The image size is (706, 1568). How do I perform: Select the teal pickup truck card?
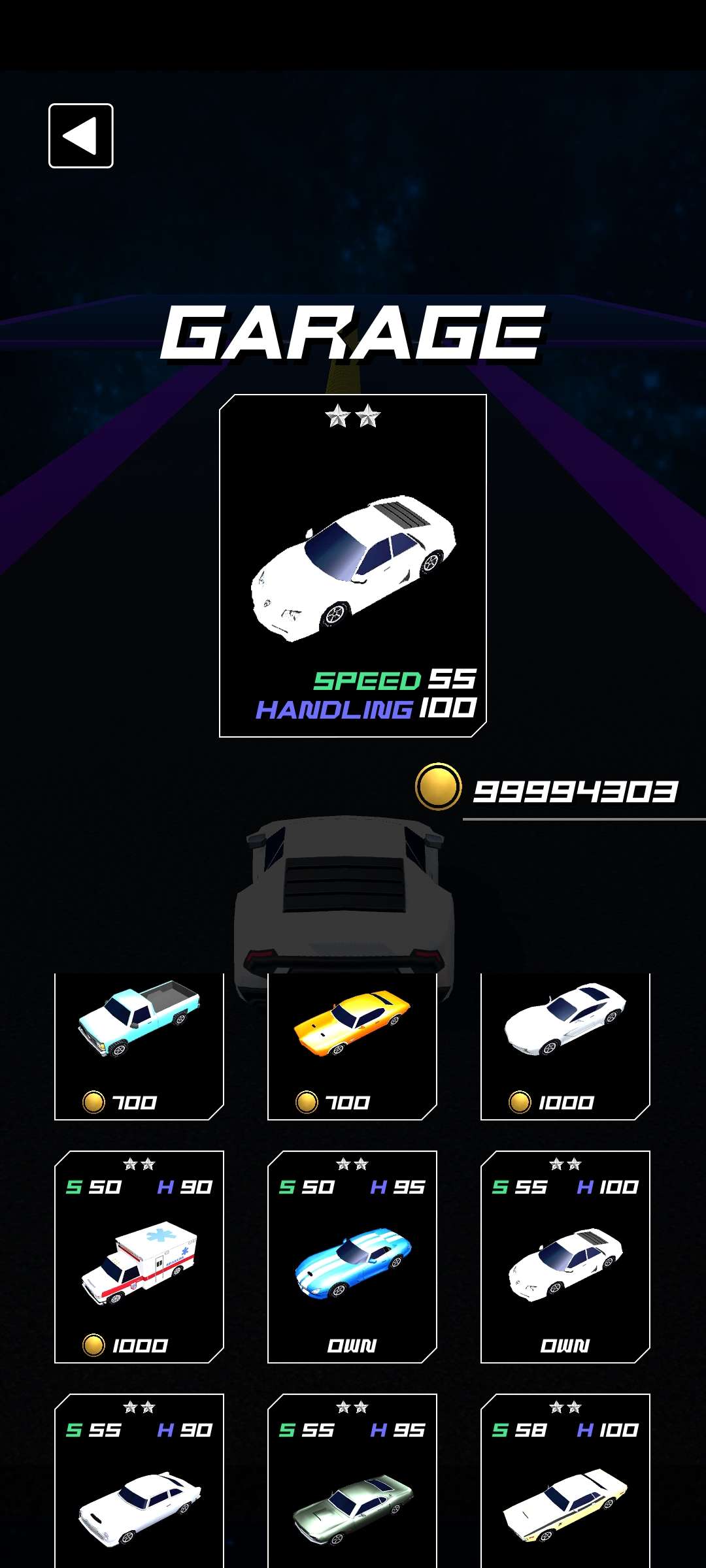139,1045
